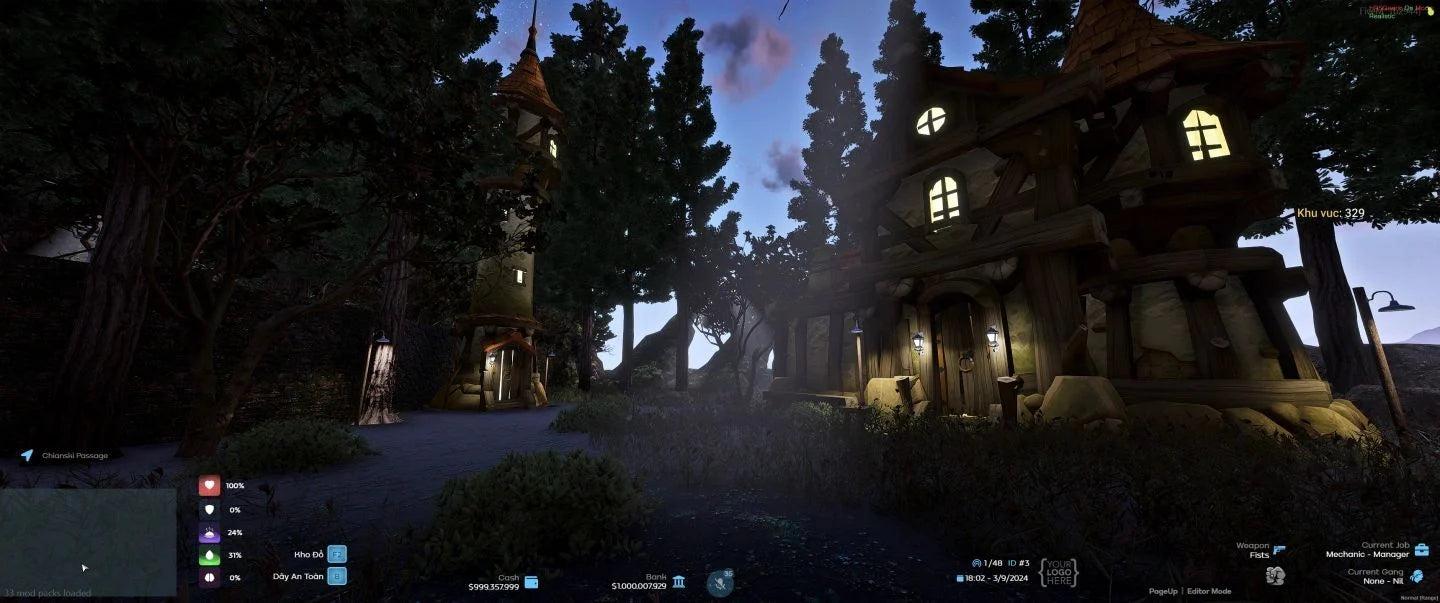Select the purple hunger food icon
The width and height of the screenshot is (1440, 603).
click(x=209, y=533)
